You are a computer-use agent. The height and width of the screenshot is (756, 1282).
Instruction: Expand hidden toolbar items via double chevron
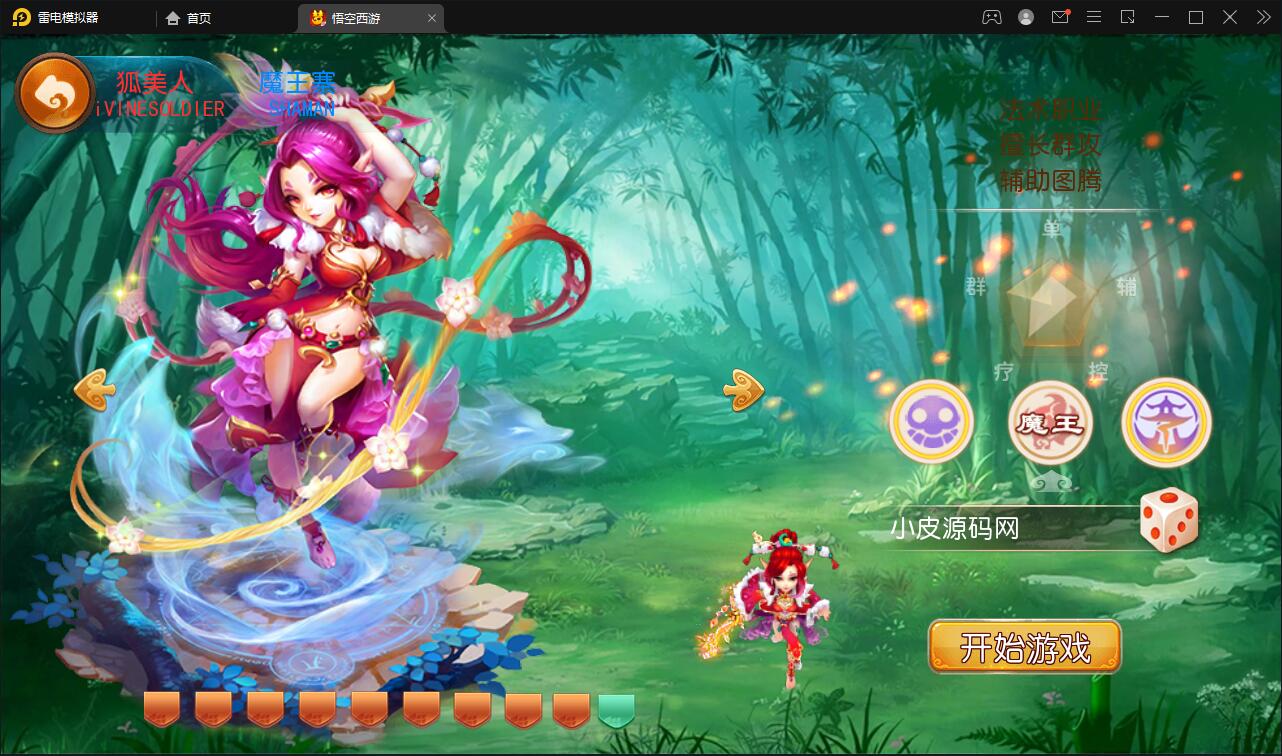[1262, 17]
